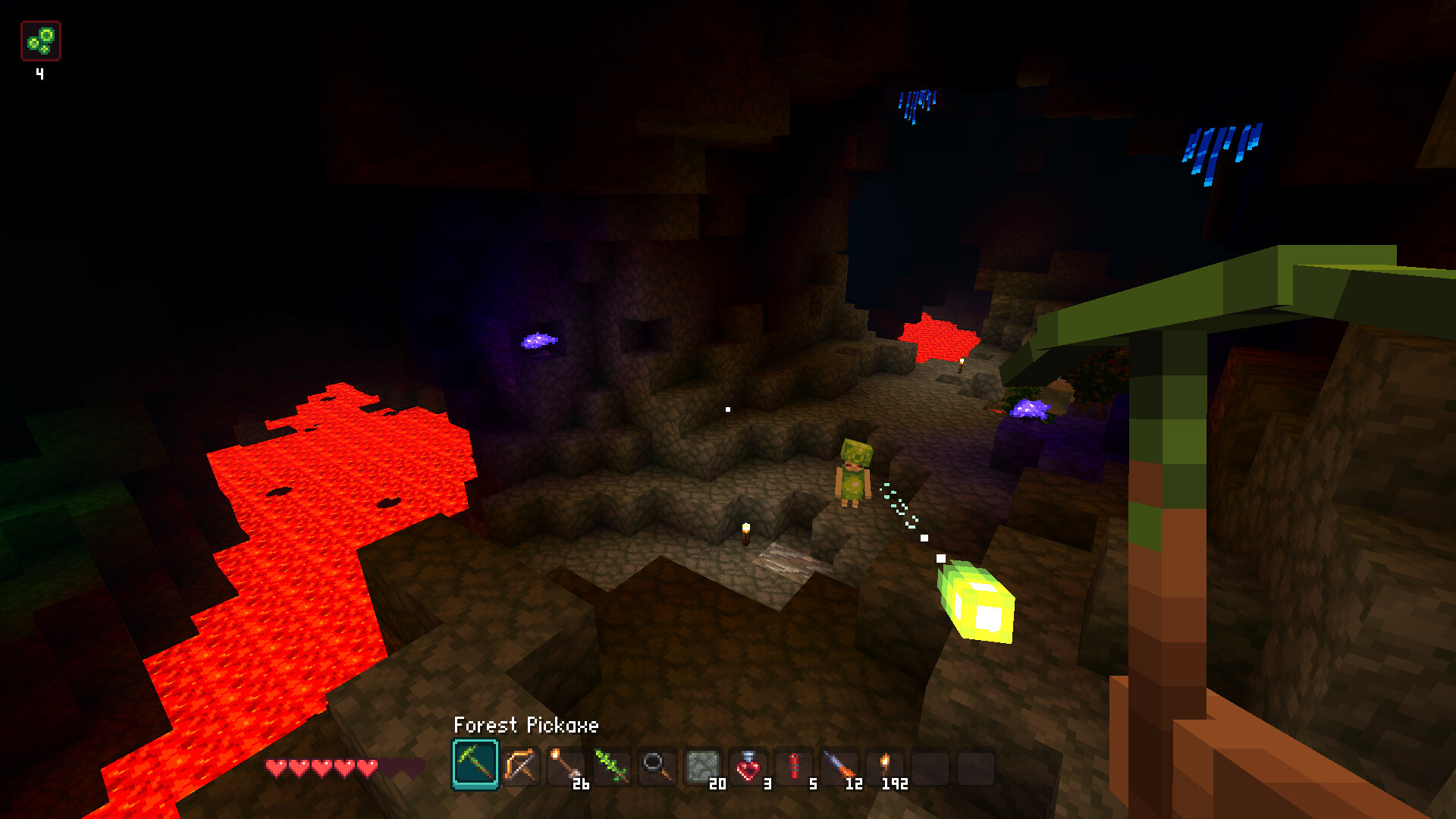The height and width of the screenshot is (819, 1456).
Task: Click the green spores status effect icon
Action: [x=41, y=41]
